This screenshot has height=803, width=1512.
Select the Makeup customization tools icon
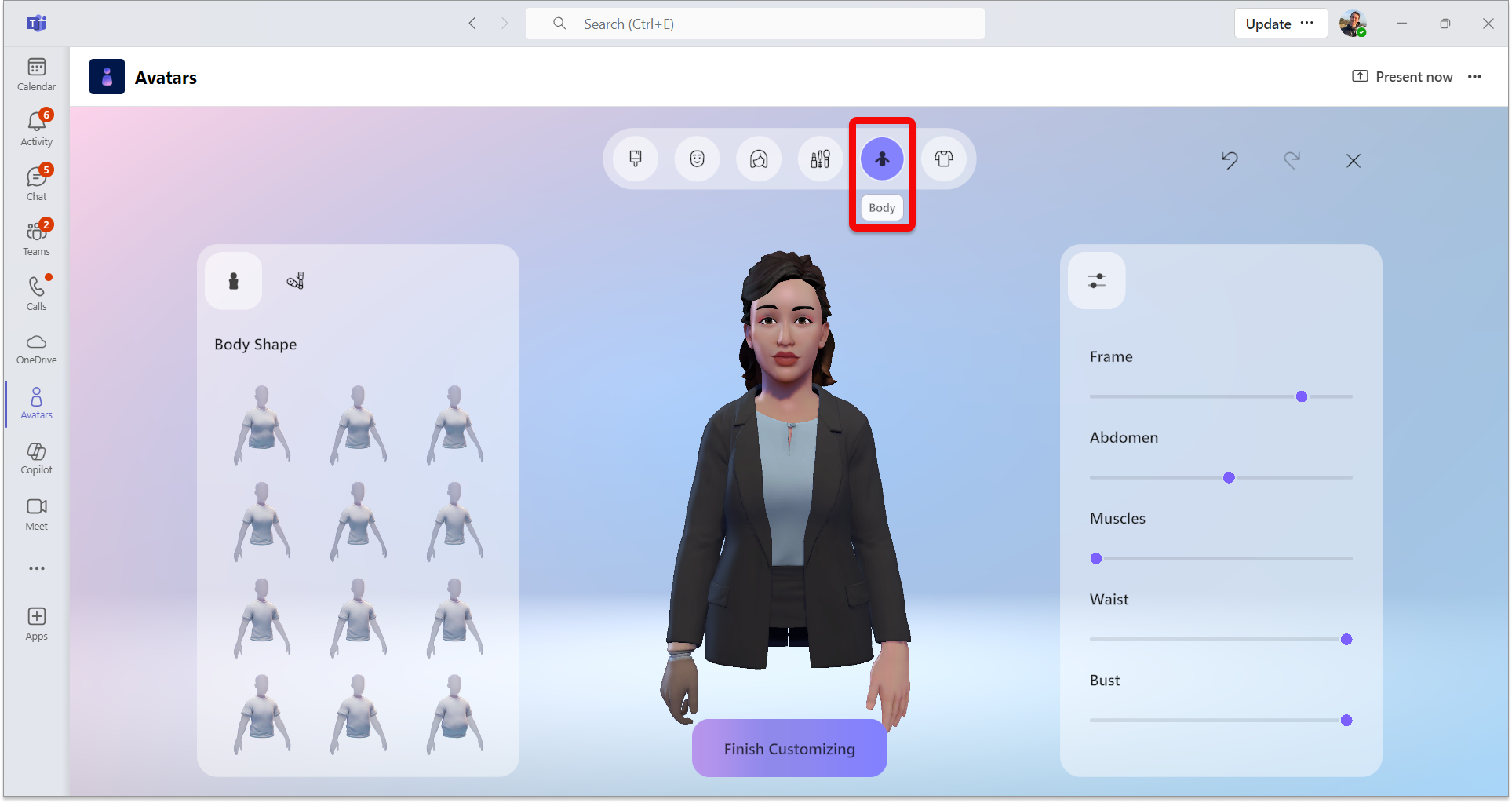pos(820,159)
